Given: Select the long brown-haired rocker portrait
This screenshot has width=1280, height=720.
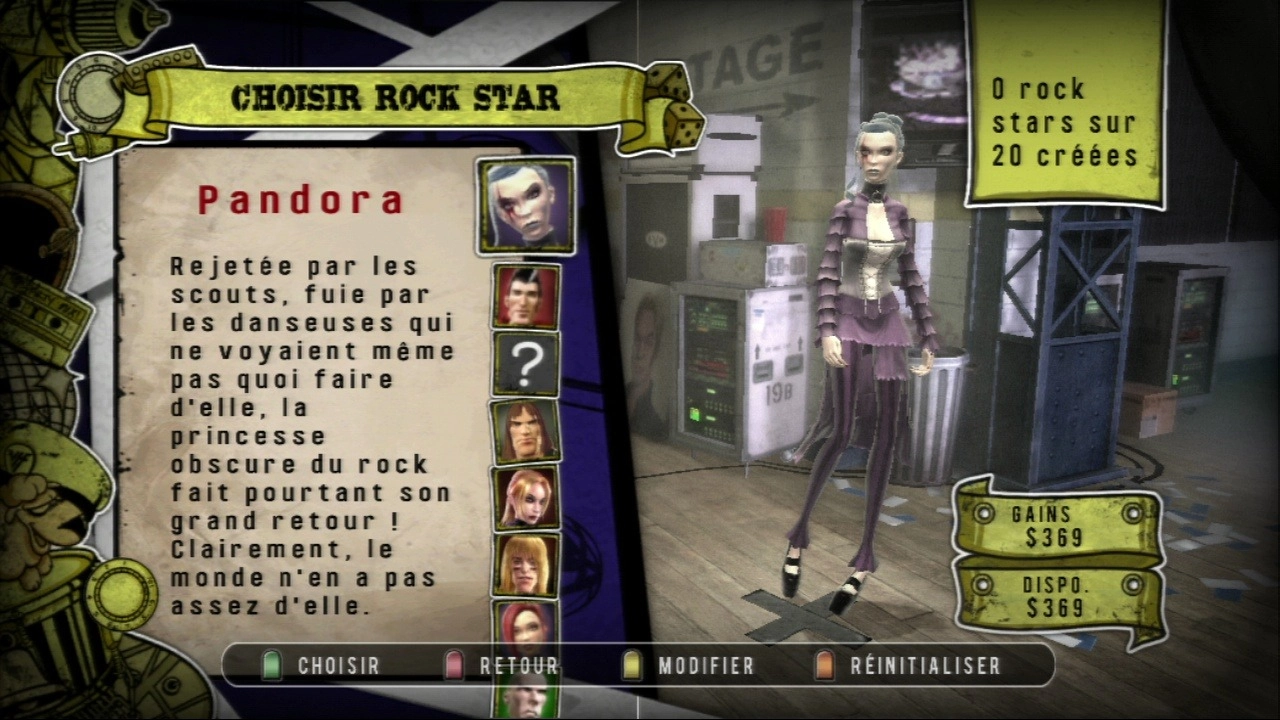Looking at the screenshot, I should pos(526,431).
